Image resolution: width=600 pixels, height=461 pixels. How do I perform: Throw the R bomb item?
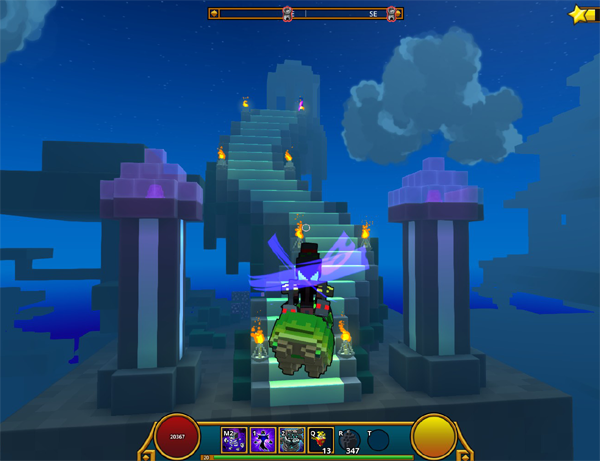[350, 439]
